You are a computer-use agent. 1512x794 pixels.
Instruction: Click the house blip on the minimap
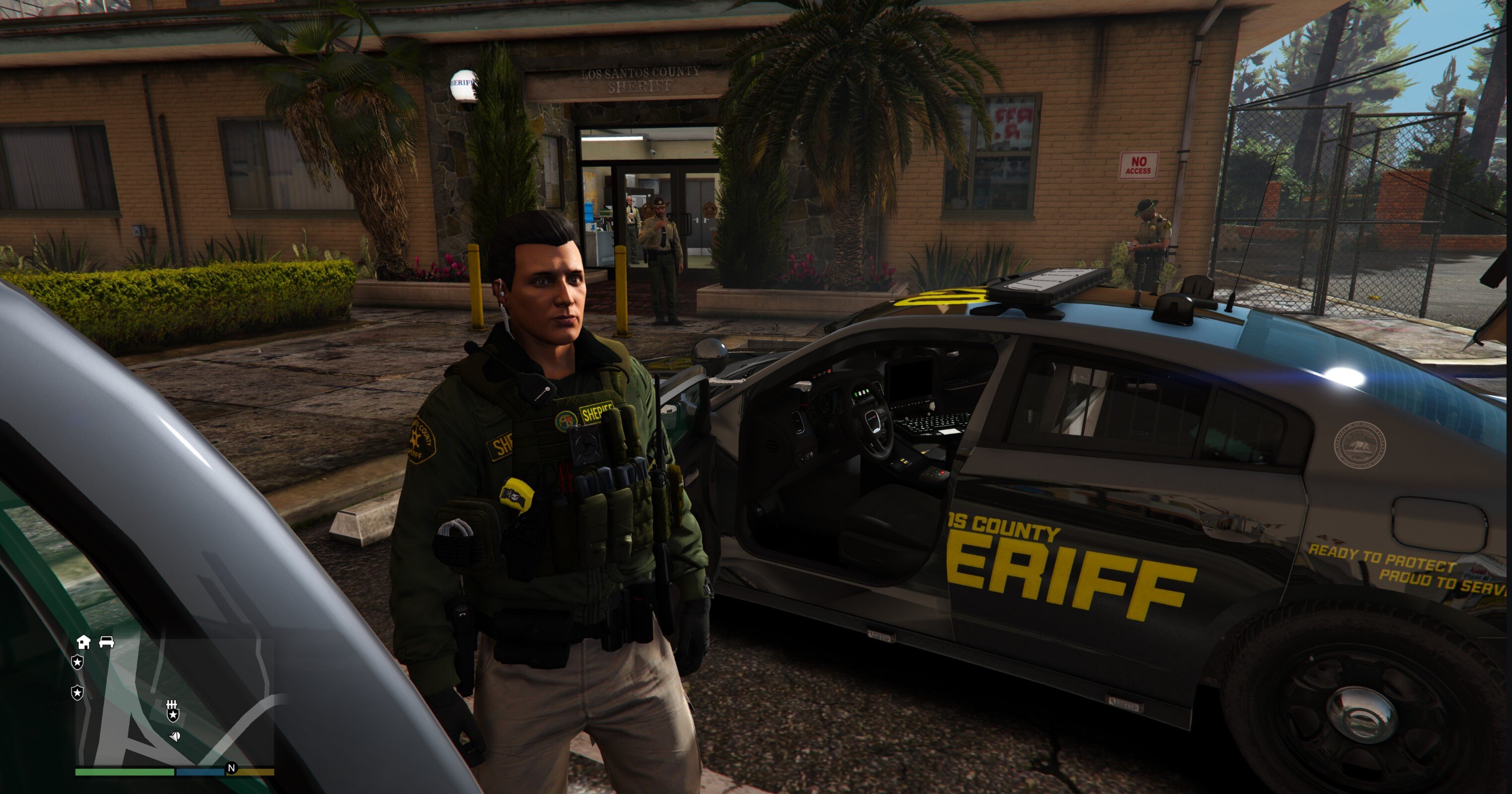(83, 642)
